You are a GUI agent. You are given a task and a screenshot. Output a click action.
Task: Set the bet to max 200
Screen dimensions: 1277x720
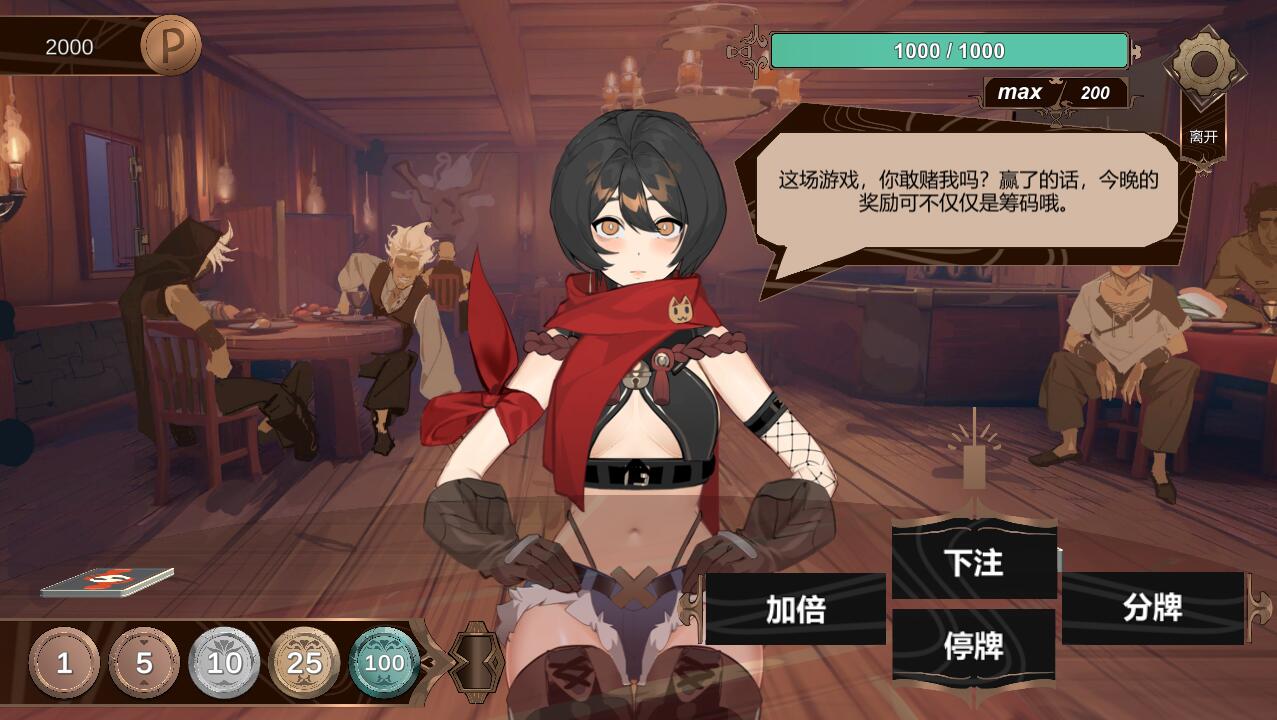coord(1056,93)
